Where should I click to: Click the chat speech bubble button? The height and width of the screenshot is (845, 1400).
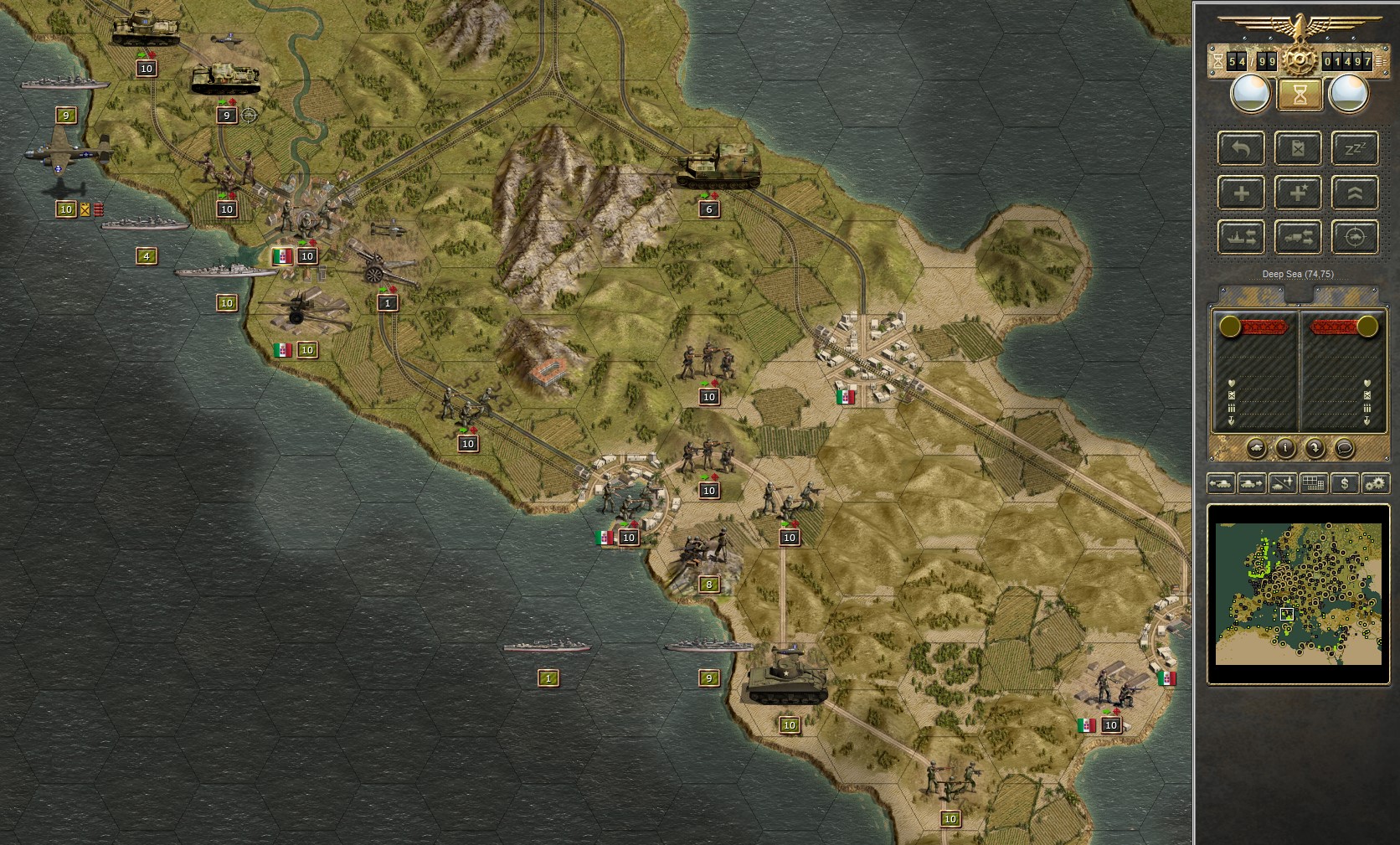(1345, 449)
